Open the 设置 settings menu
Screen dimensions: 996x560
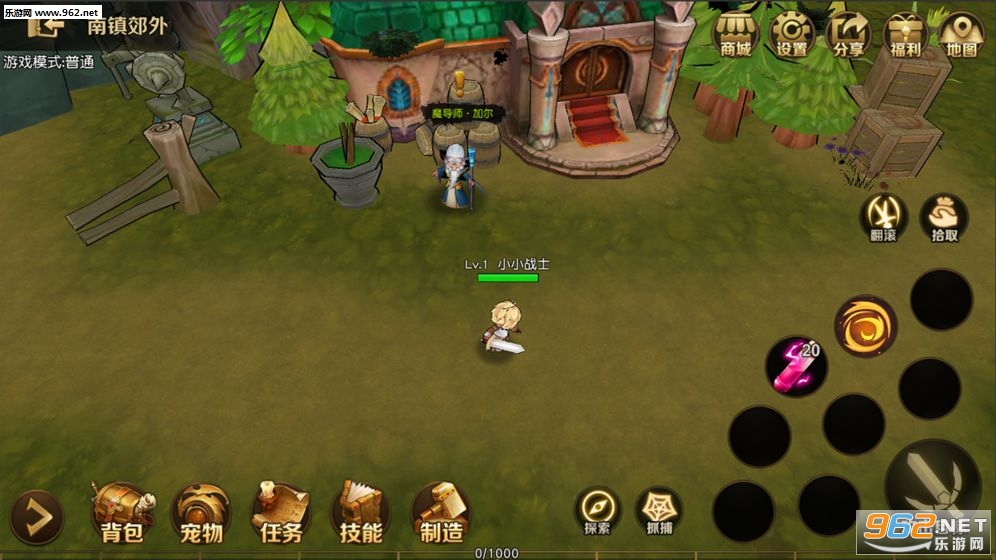point(791,33)
